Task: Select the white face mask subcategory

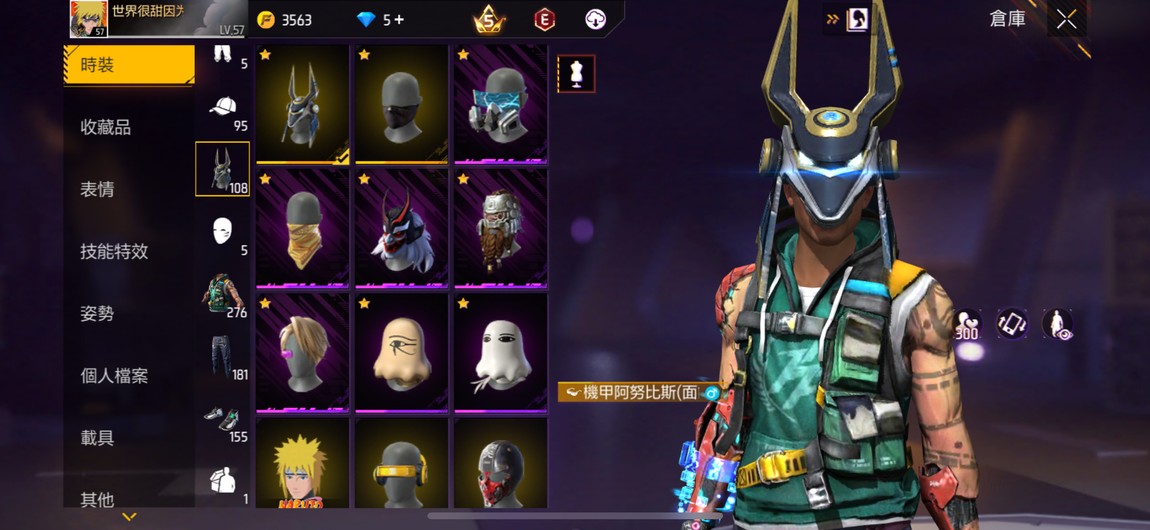Action: tap(223, 231)
